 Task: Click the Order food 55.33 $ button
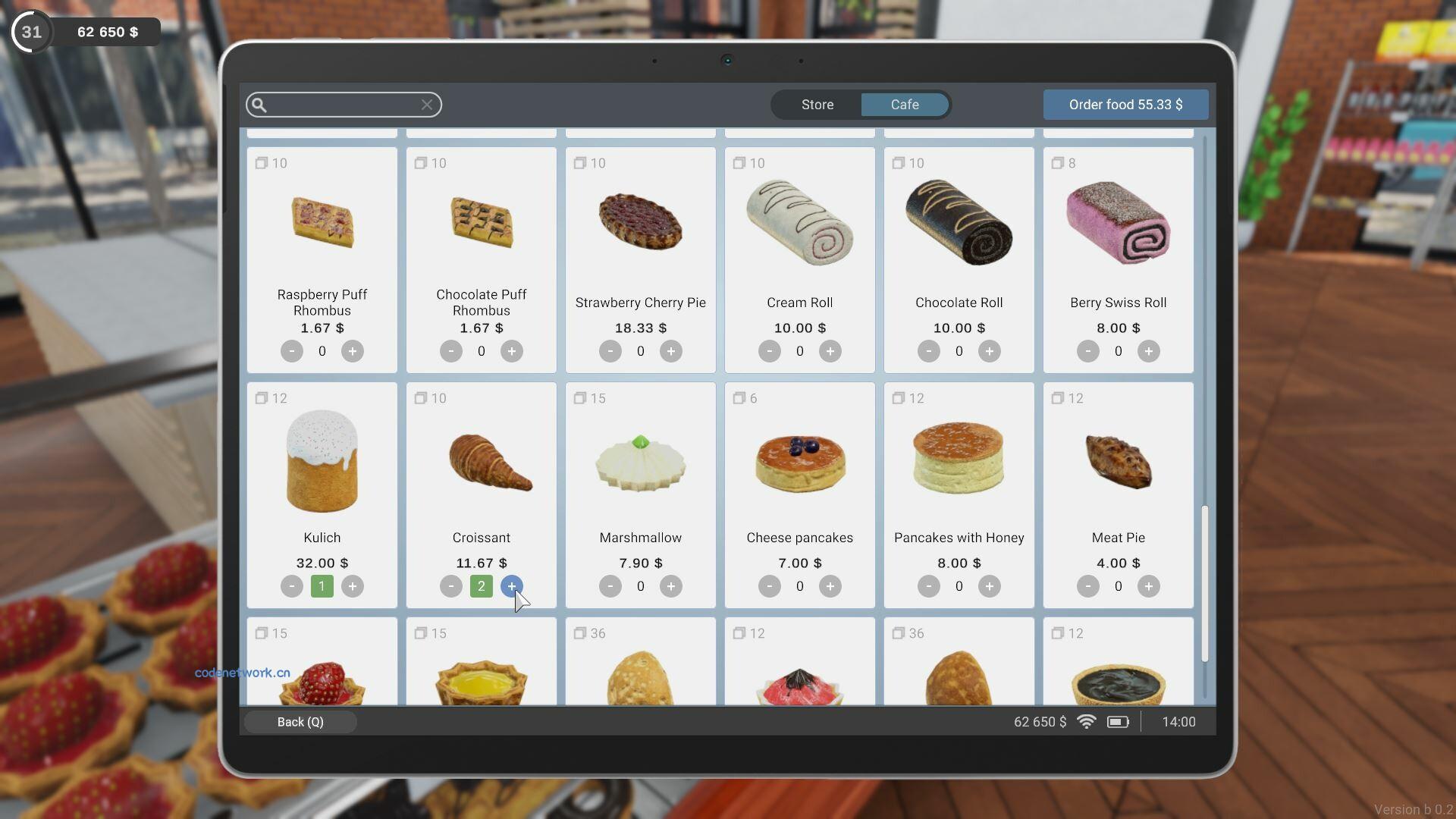[x=1125, y=105]
